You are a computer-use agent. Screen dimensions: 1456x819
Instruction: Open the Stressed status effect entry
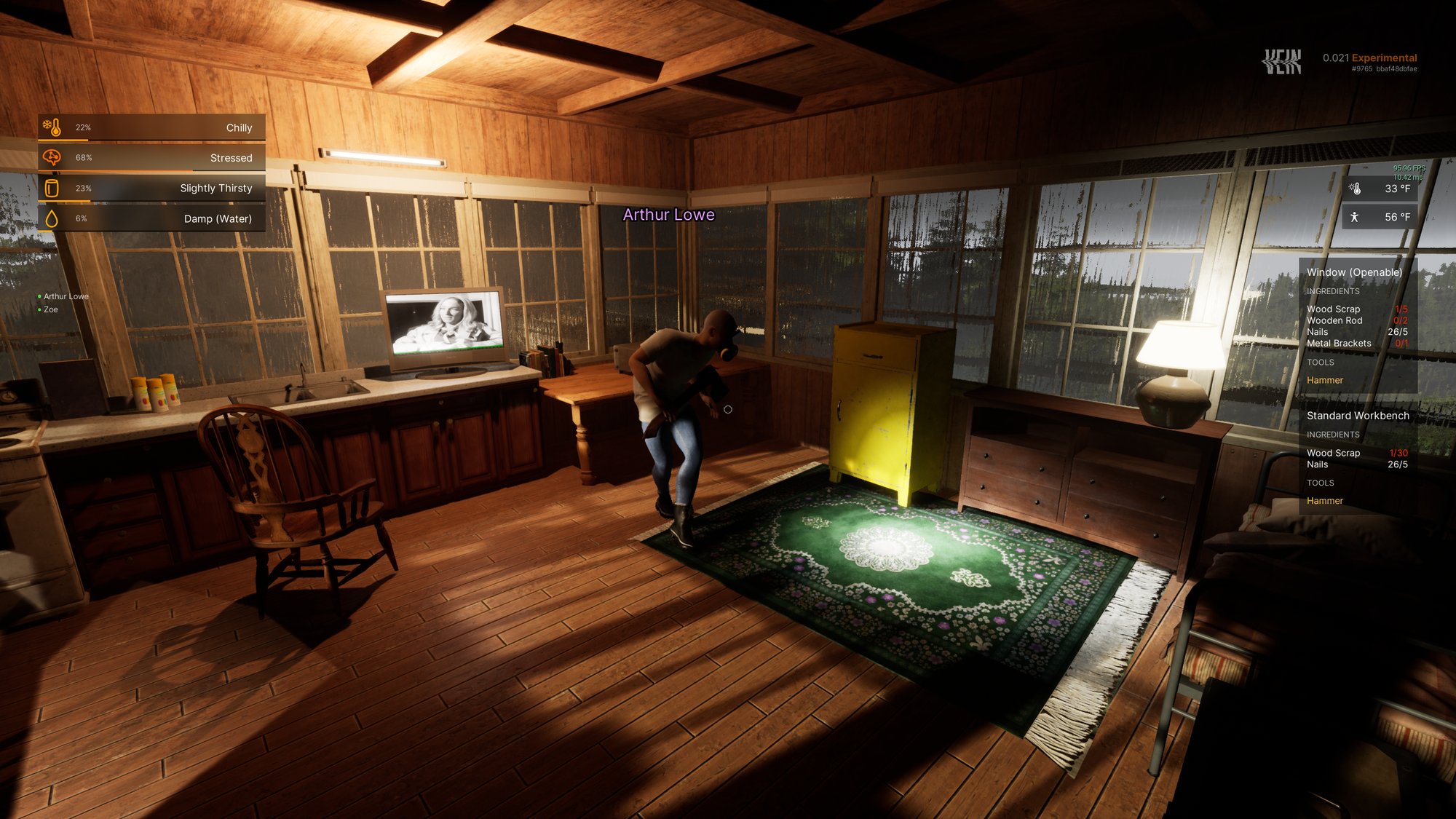(x=151, y=158)
